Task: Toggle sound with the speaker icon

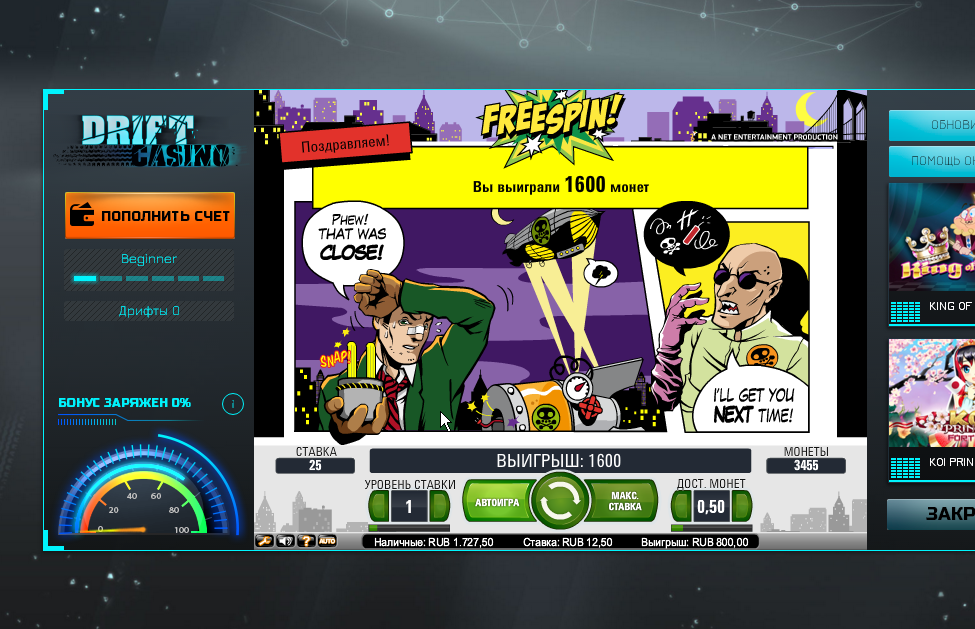Action: 286,541
